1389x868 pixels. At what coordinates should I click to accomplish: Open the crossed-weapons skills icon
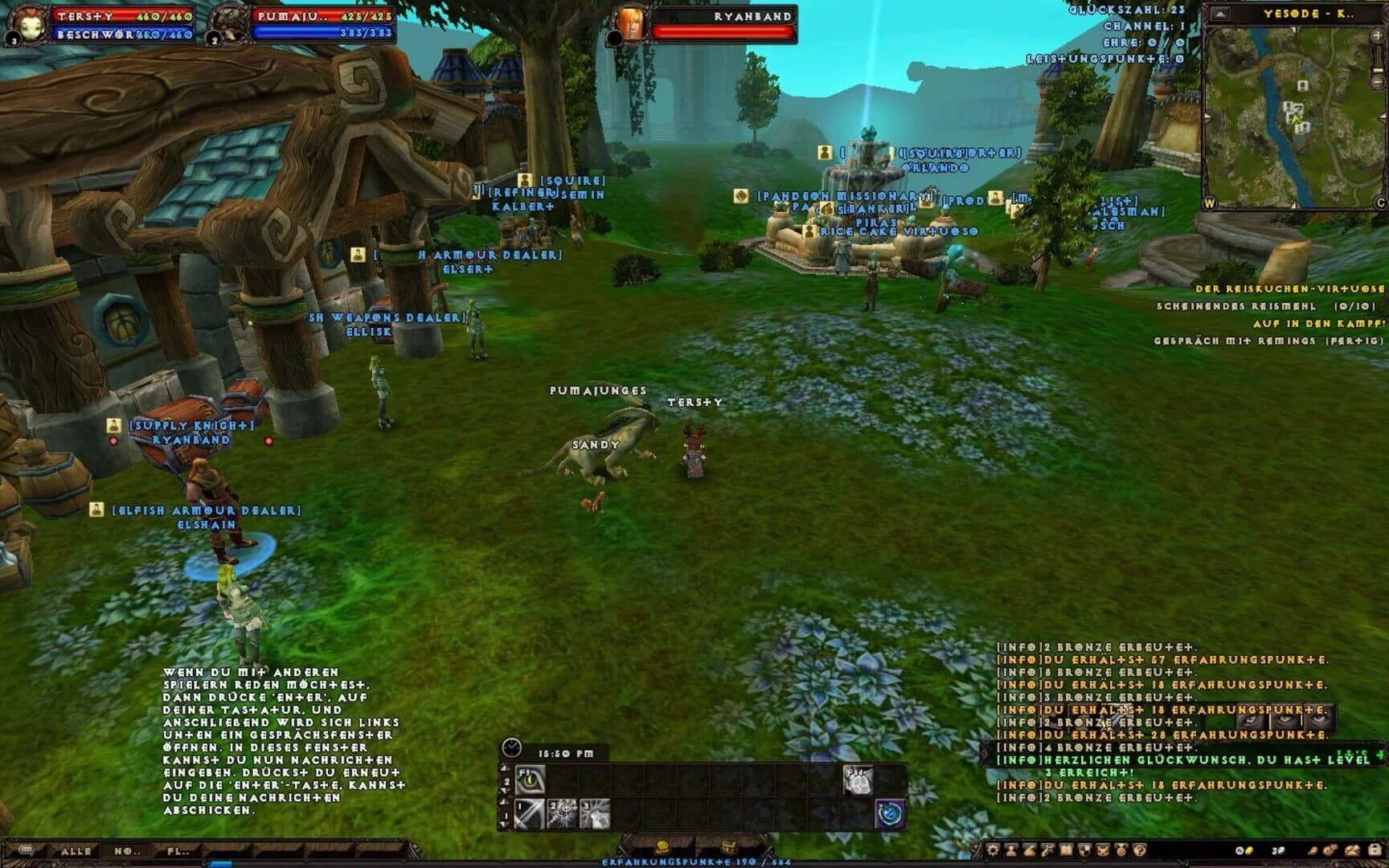tap(1047, 850)
